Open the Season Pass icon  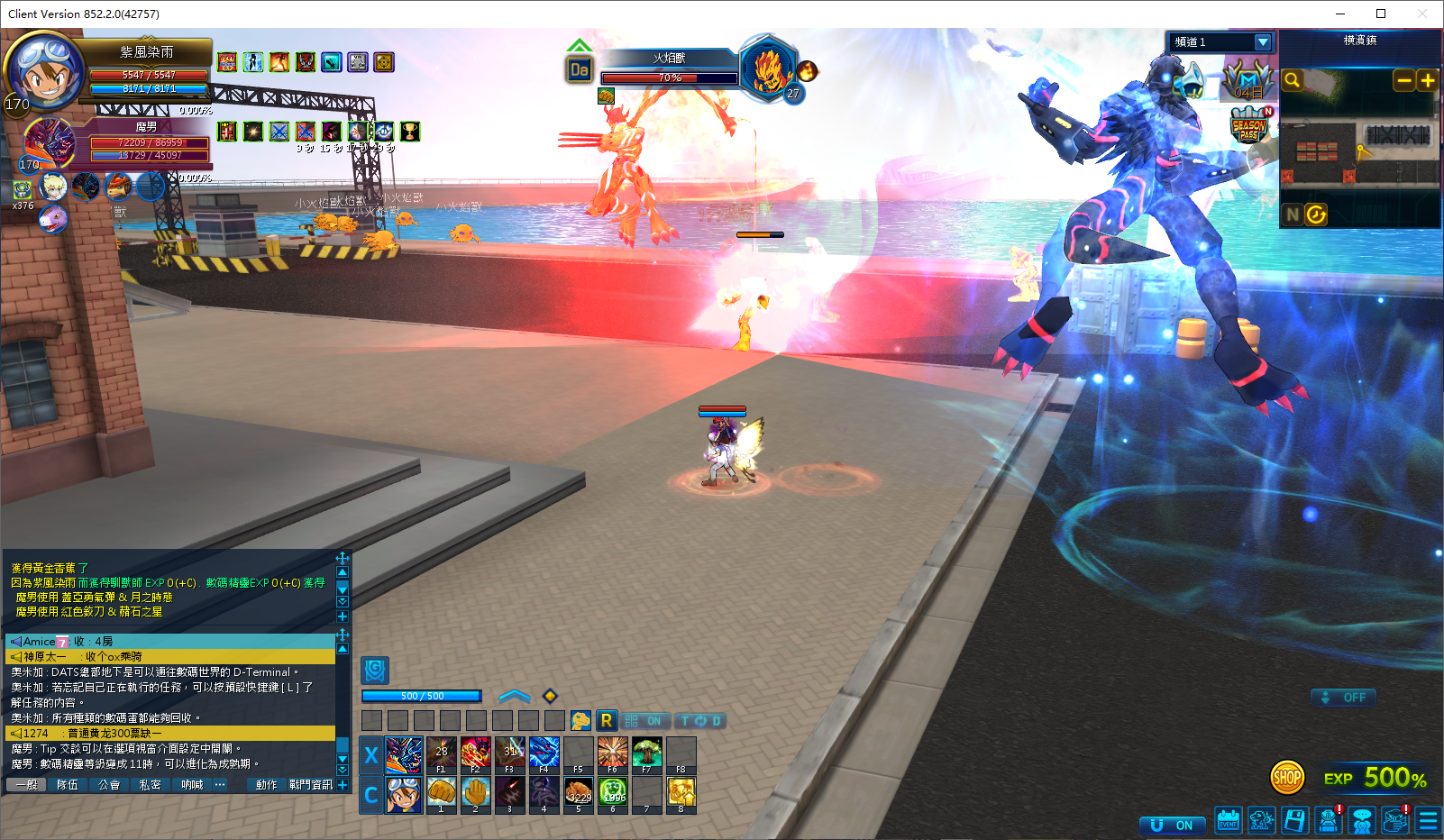tap(1249, 126)
